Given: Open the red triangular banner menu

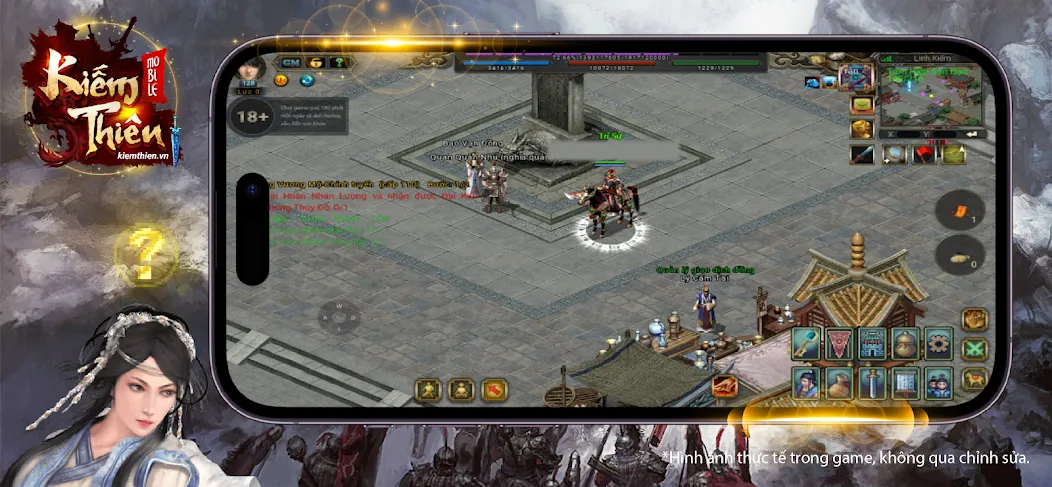Looking at the screenshot, I should pyautogui.click(x=839, y=344).
